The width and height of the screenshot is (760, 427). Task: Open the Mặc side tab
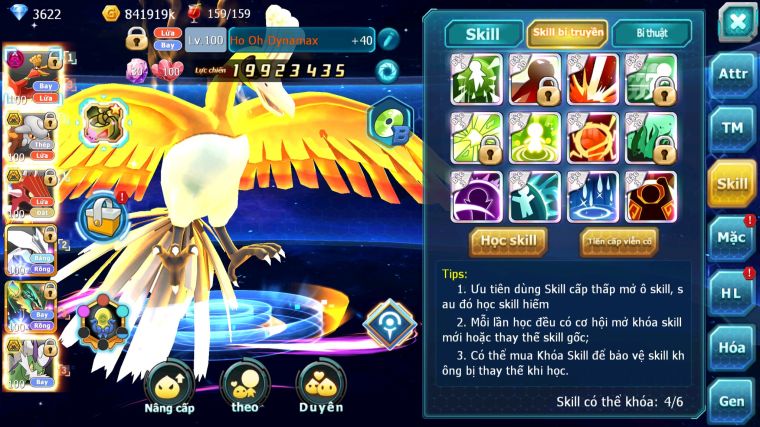pos(733,238)
